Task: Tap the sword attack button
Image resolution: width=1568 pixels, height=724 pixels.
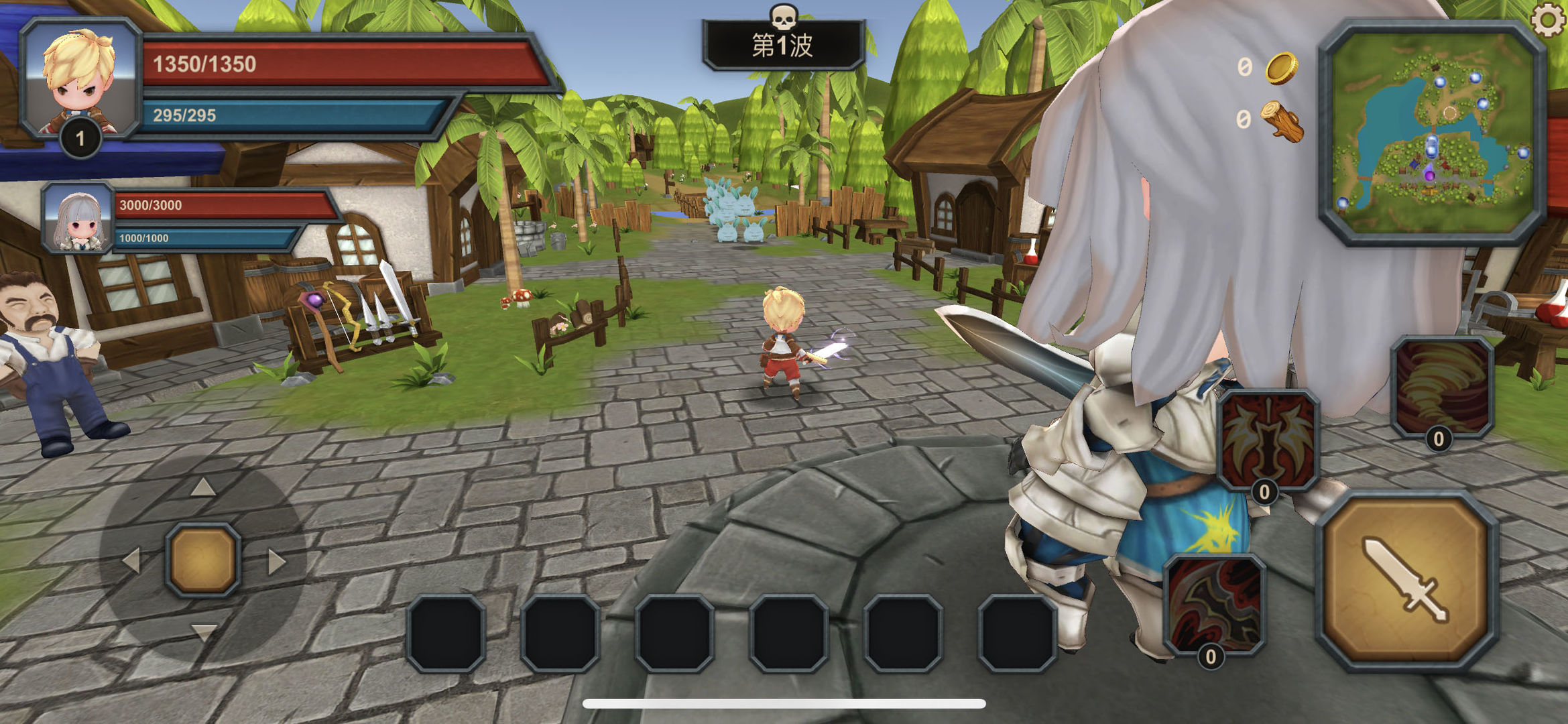Action: [x=1407, y=580]
